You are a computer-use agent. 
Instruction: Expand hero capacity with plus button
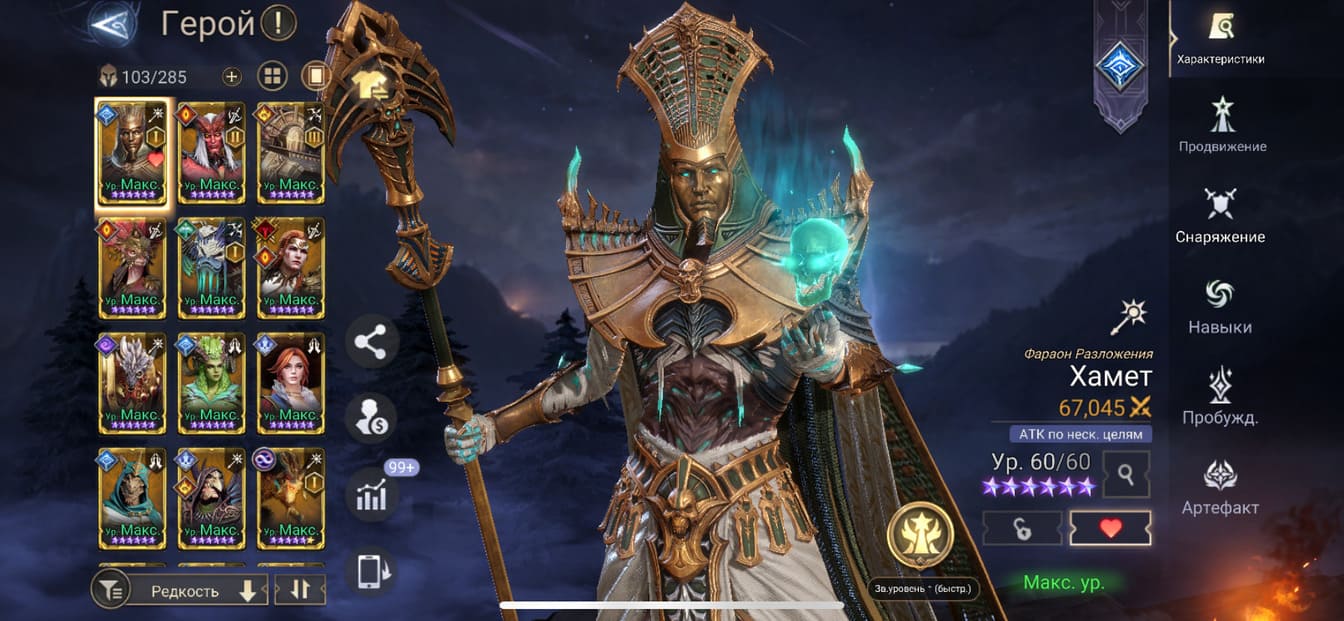click(x=232, y=76)
